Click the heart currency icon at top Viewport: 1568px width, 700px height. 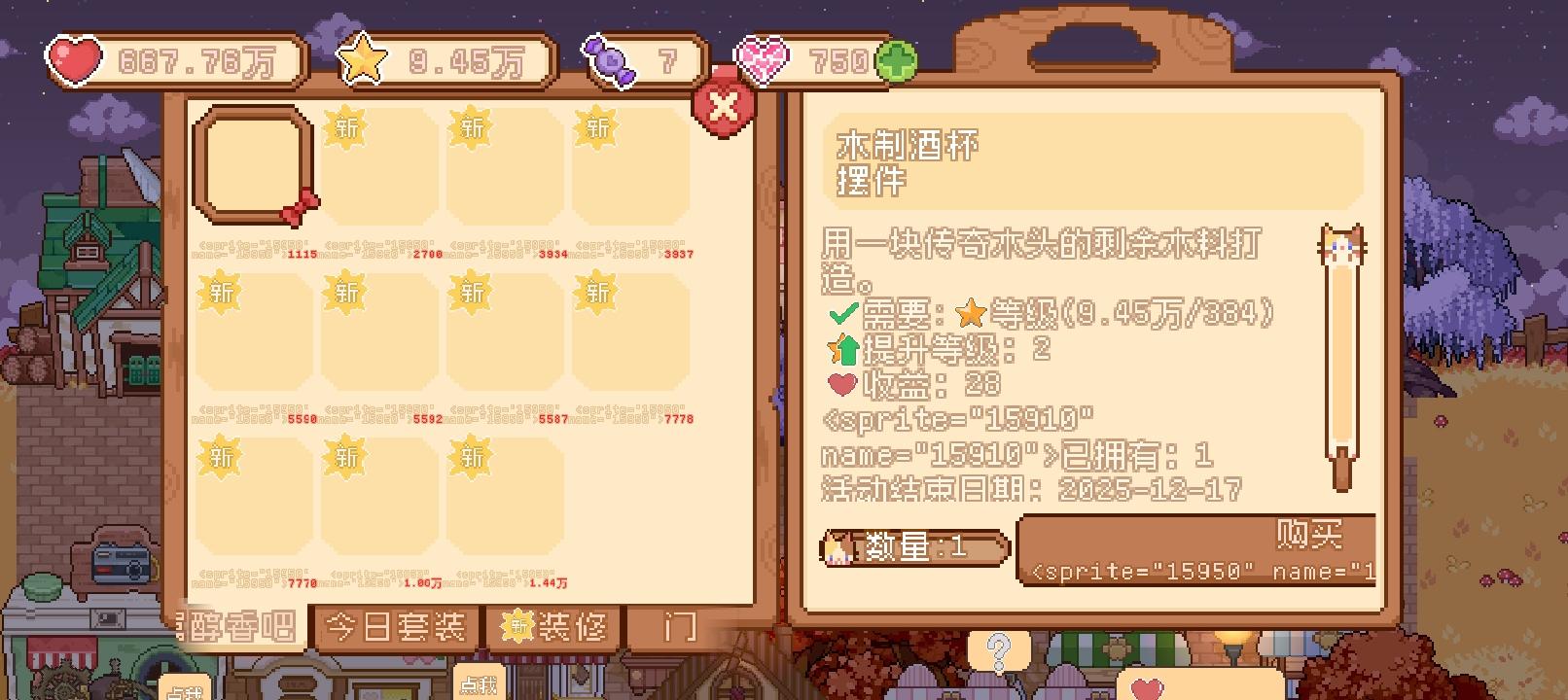pos(73,60)
